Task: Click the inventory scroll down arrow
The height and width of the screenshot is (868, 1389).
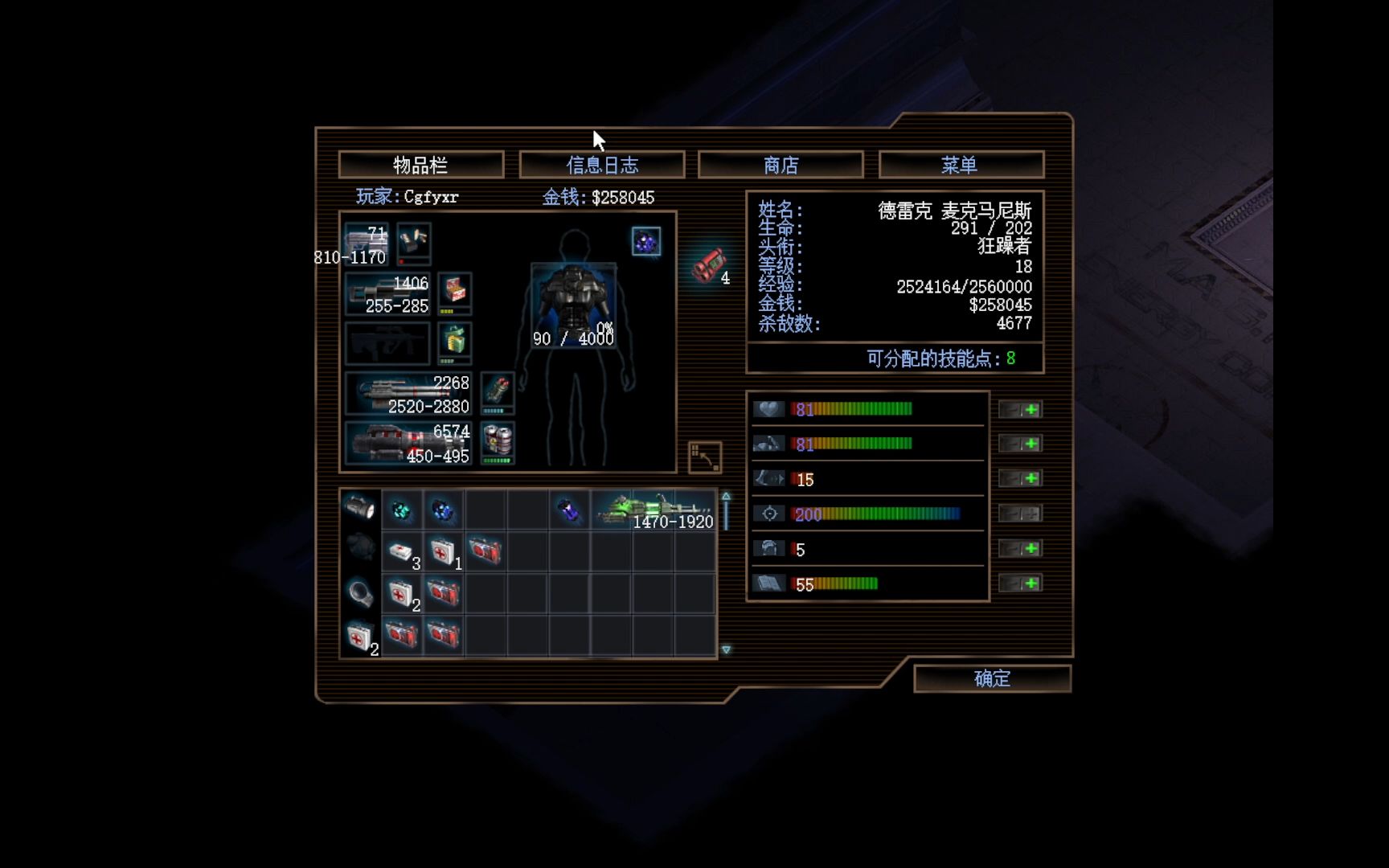Action: (x=726, y=649)
